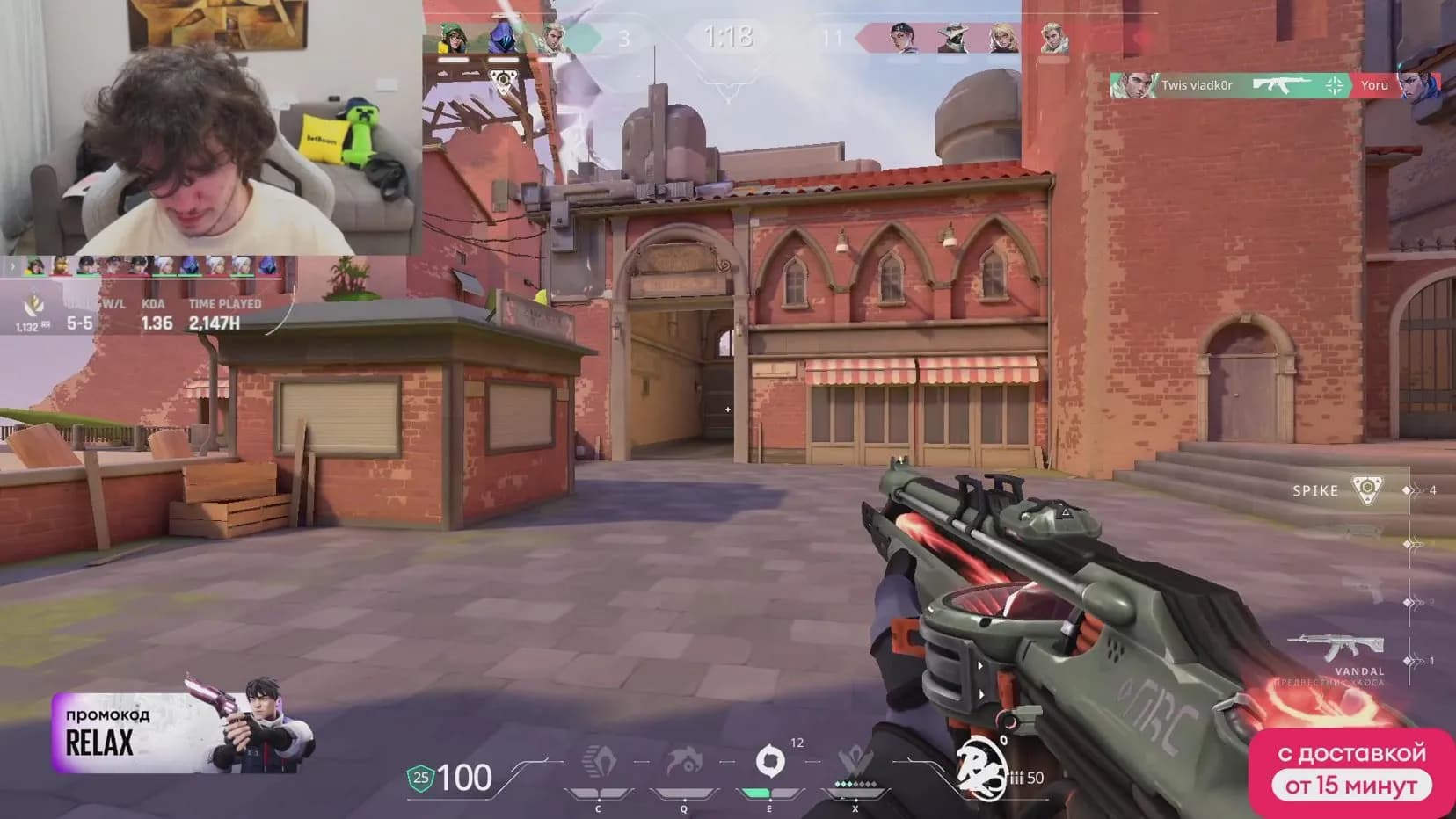1456x819 pixels.
Task: Switch to the Vandal rifle slot
Action: tap(1337, 649)
